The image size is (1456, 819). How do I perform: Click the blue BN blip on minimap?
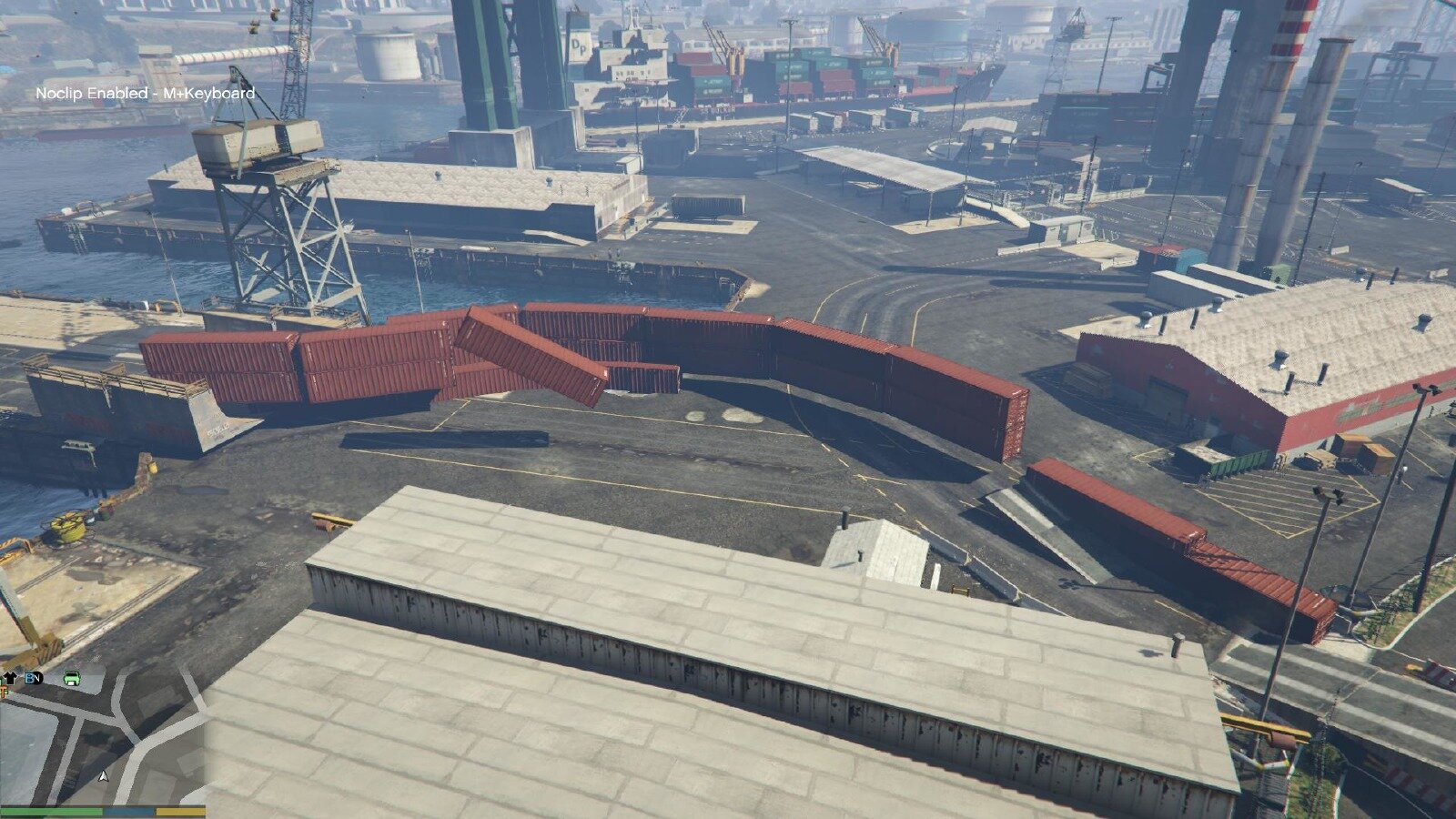click(34, 678)
